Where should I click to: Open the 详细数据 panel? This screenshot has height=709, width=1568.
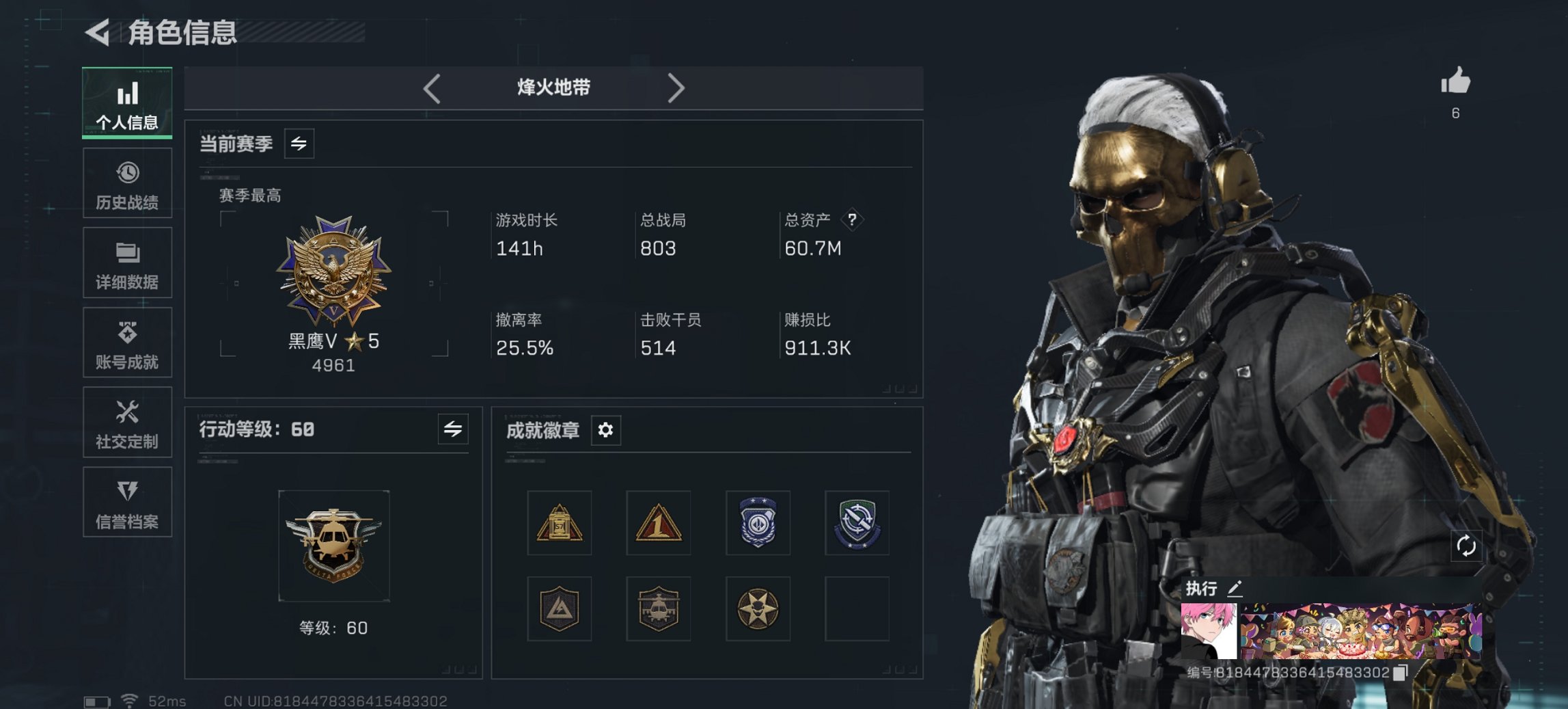[127, 262]
